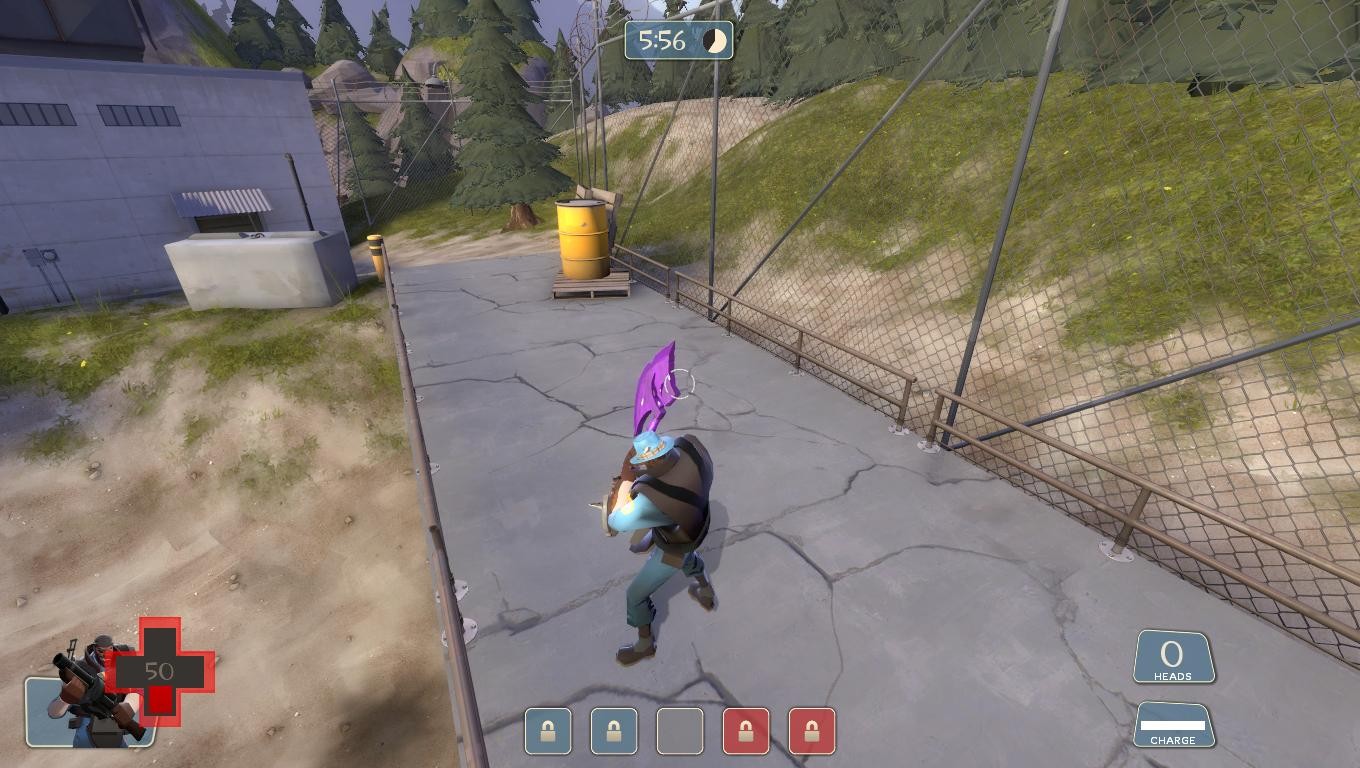This screenshot has width=1360, height=768.
Task: Expand the match timer panel
Action: [679, 42]
